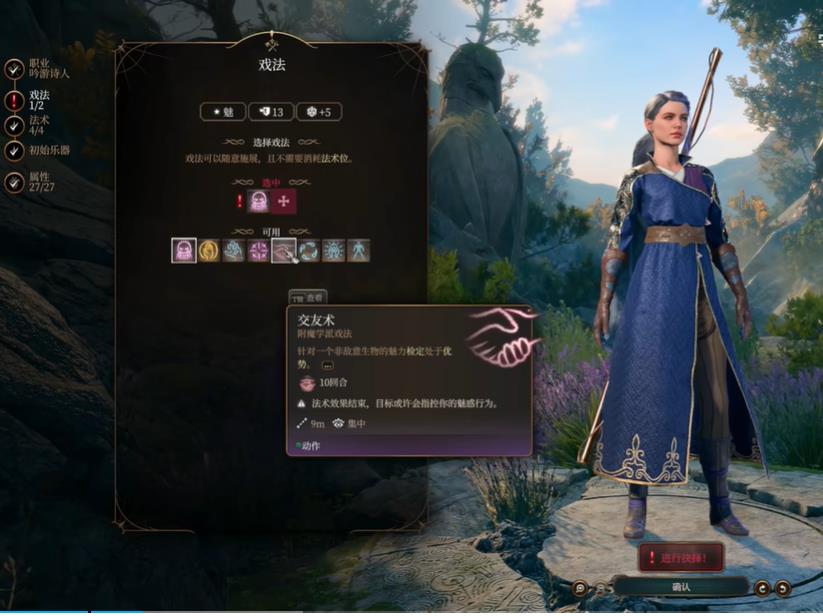Select the glowing humanoid figure cantrip

click(x=358, y=250)
